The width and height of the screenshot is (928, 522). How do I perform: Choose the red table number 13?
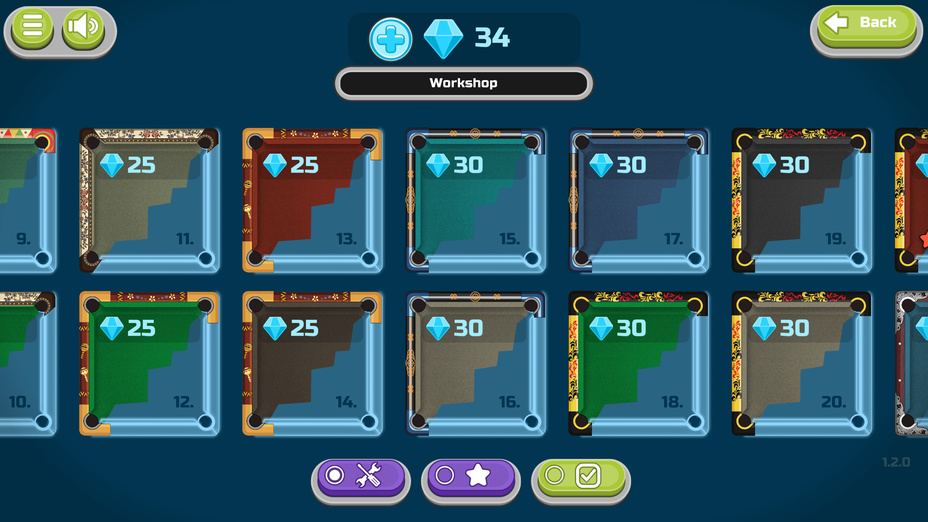312,200
